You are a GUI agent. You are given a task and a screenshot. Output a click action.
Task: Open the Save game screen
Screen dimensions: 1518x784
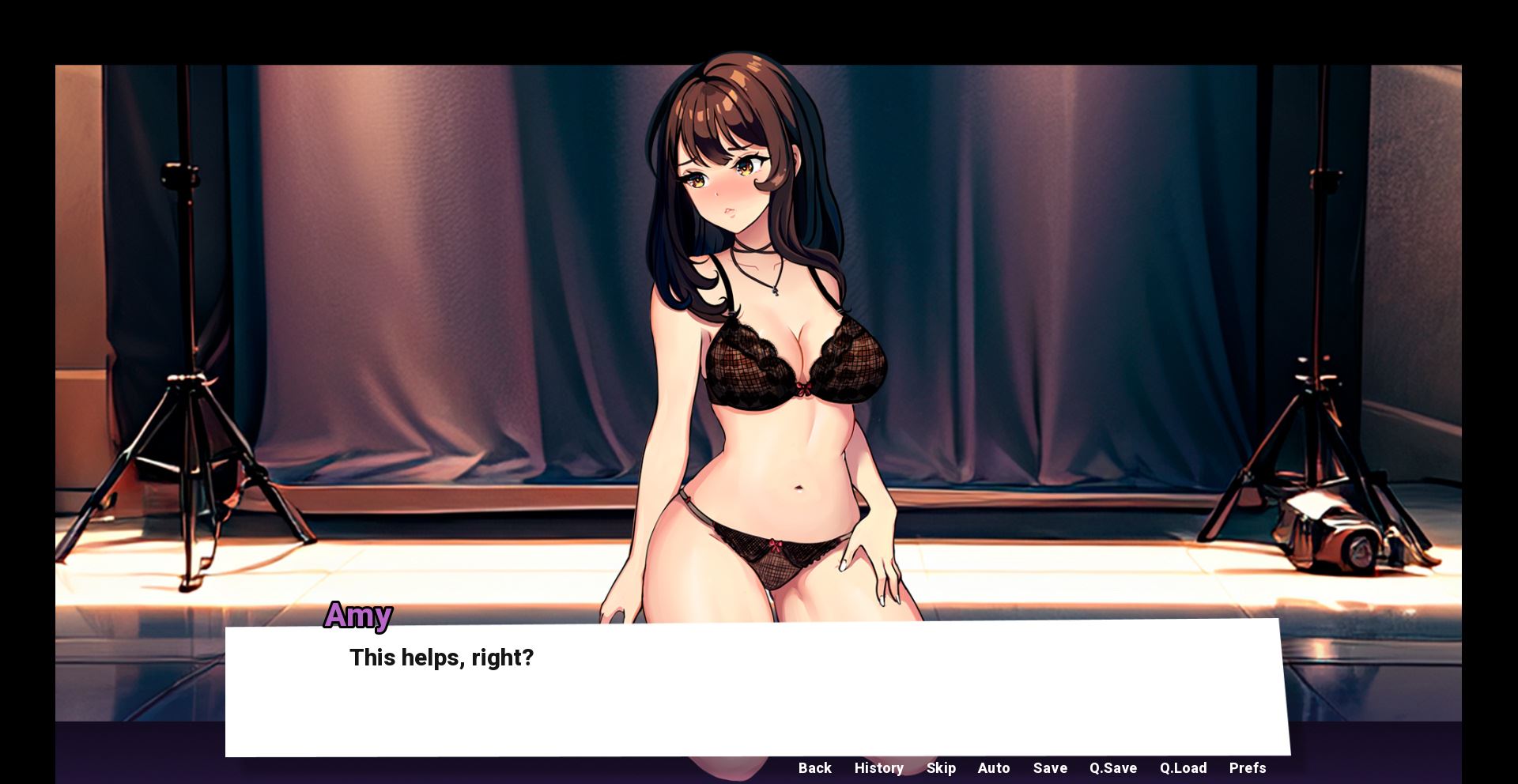coord(1050,767)
